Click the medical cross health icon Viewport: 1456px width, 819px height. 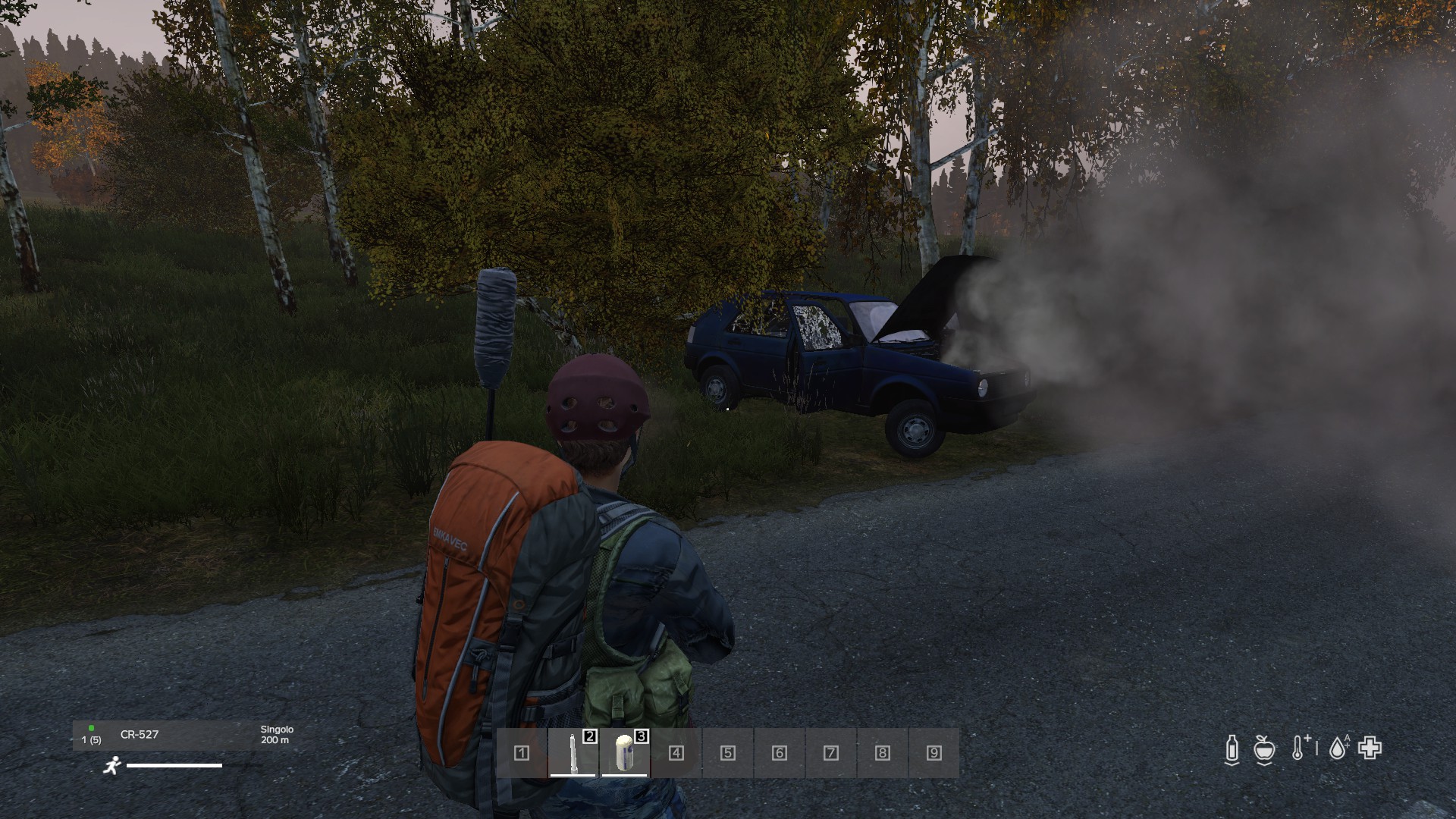[1370, 748]
